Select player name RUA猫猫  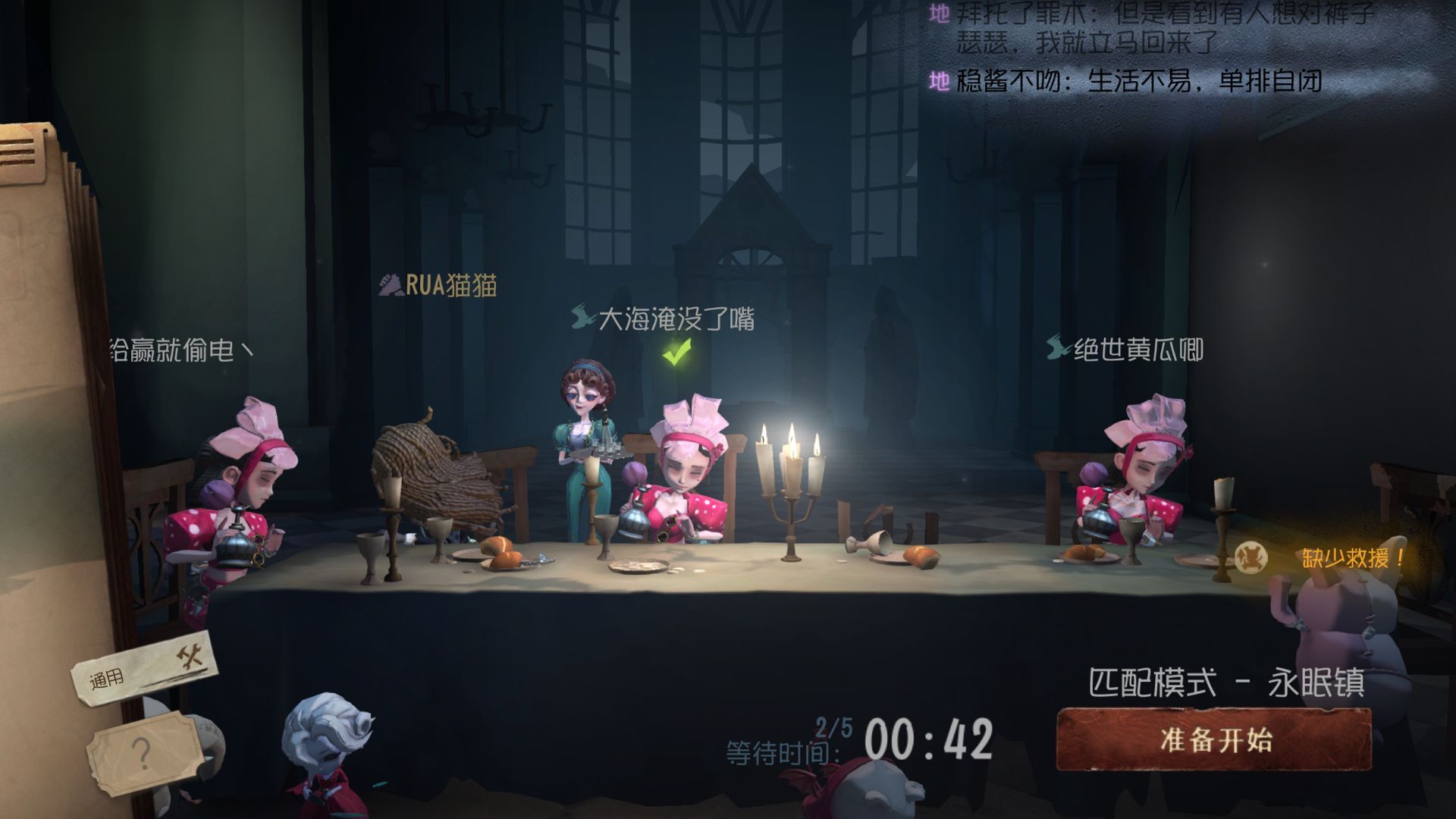[439, 286]
